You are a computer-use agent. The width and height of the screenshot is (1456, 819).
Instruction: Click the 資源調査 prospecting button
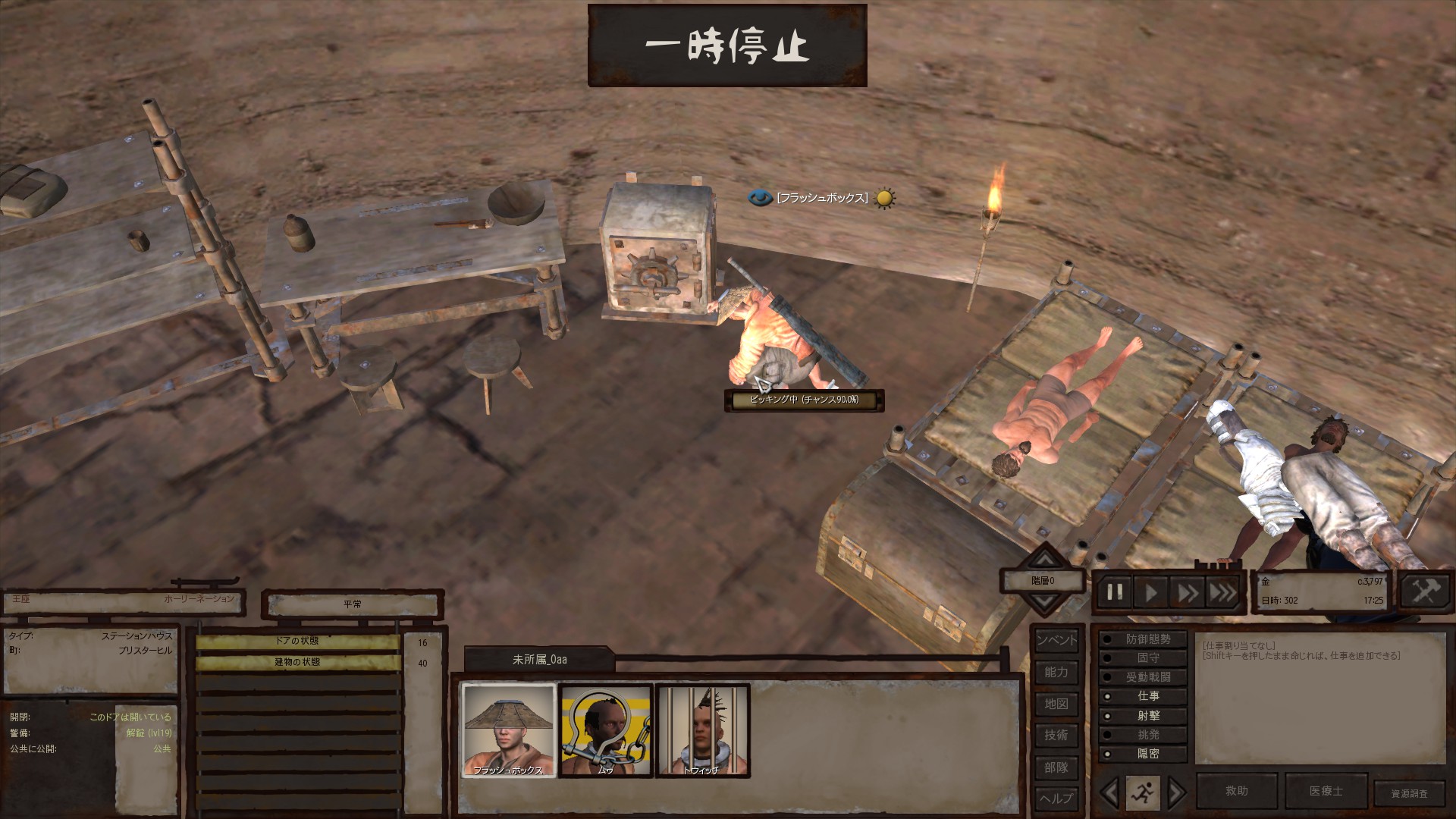(1409, 793)
